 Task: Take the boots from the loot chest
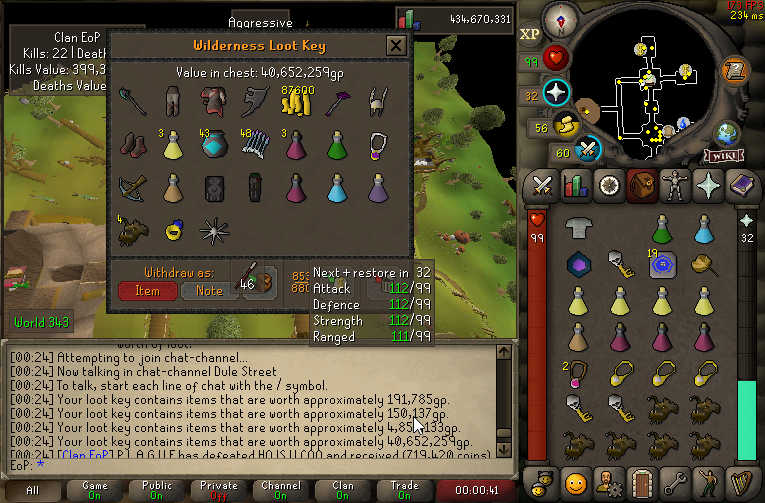(x=132, y=144)
